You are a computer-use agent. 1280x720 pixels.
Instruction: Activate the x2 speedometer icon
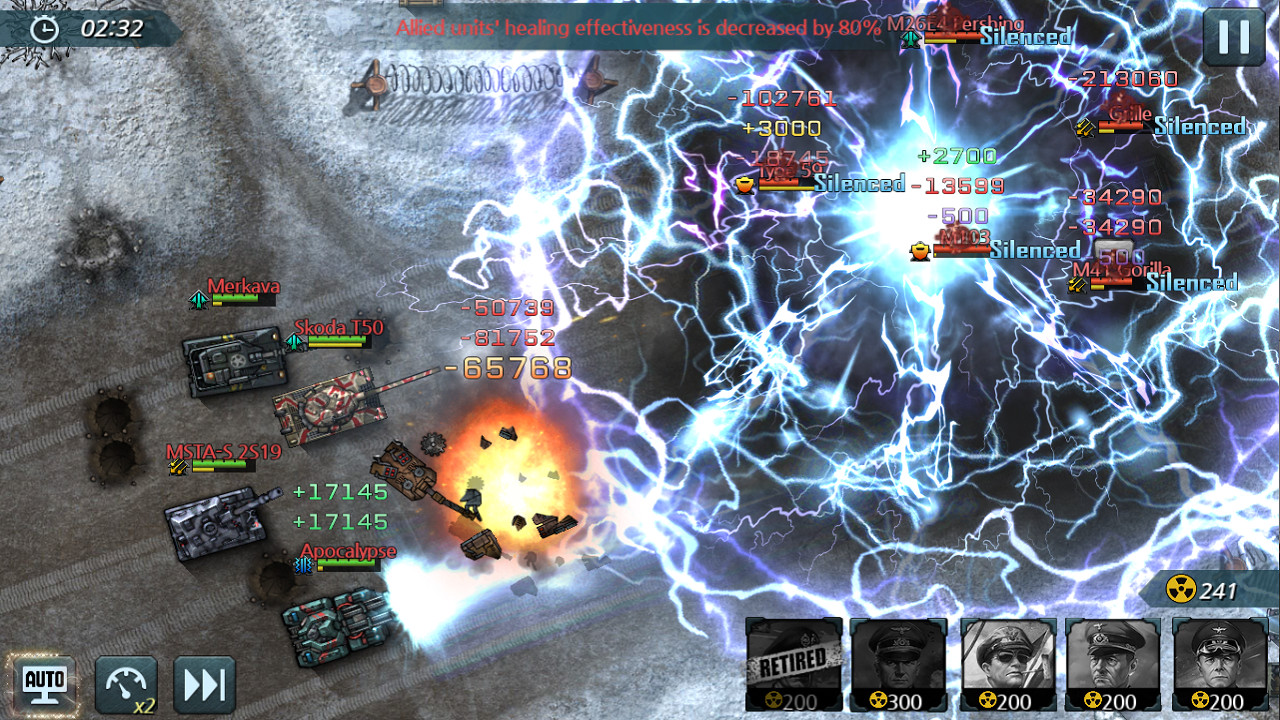point(123,684)
